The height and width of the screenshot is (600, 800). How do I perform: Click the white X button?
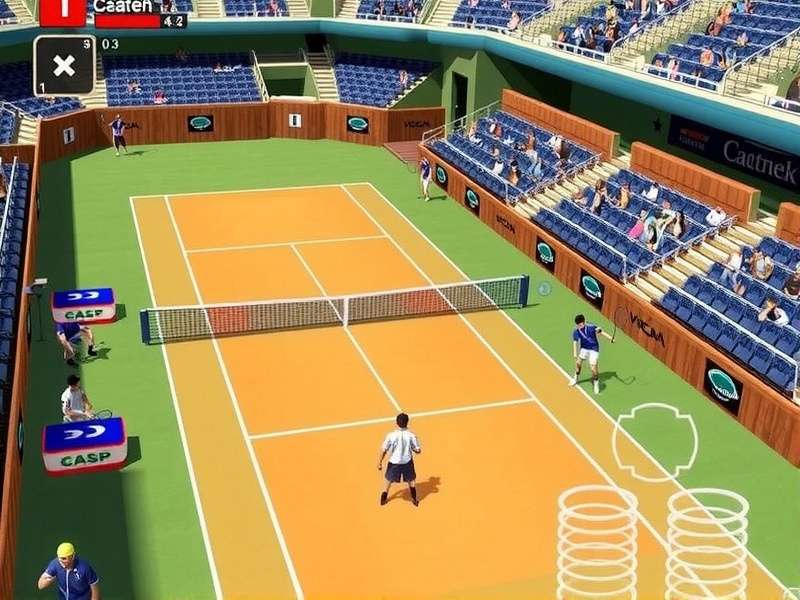coord(64,66)
